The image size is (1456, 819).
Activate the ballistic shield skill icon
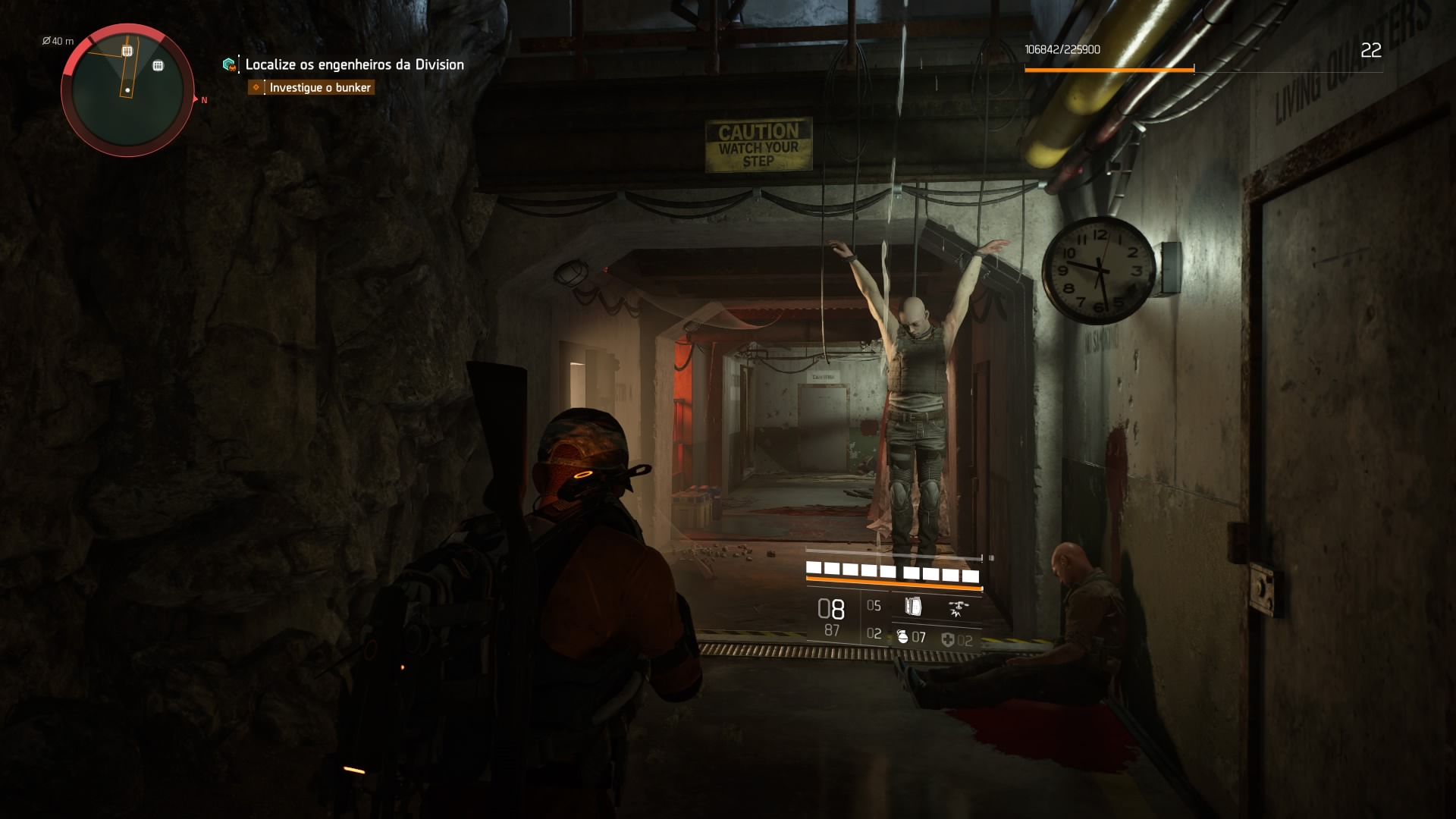(913, 606)
